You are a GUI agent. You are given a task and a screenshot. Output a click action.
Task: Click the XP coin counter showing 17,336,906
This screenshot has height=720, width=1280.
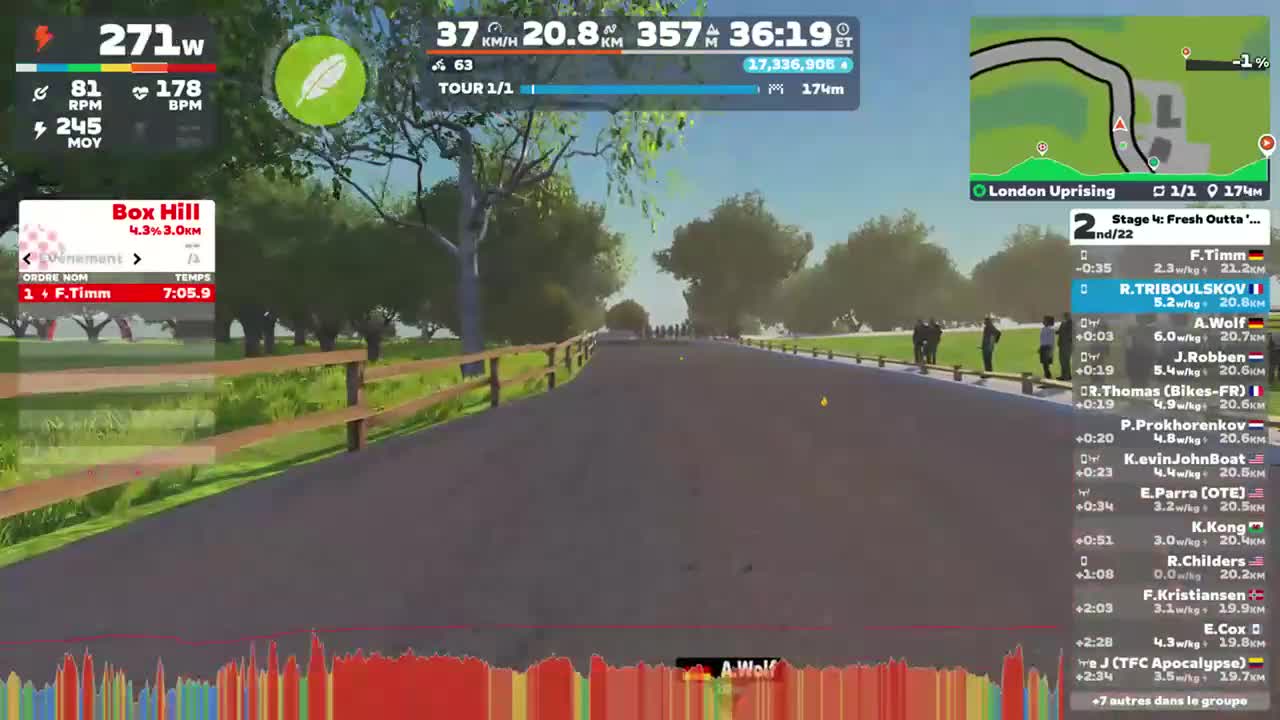pos(795,65)
